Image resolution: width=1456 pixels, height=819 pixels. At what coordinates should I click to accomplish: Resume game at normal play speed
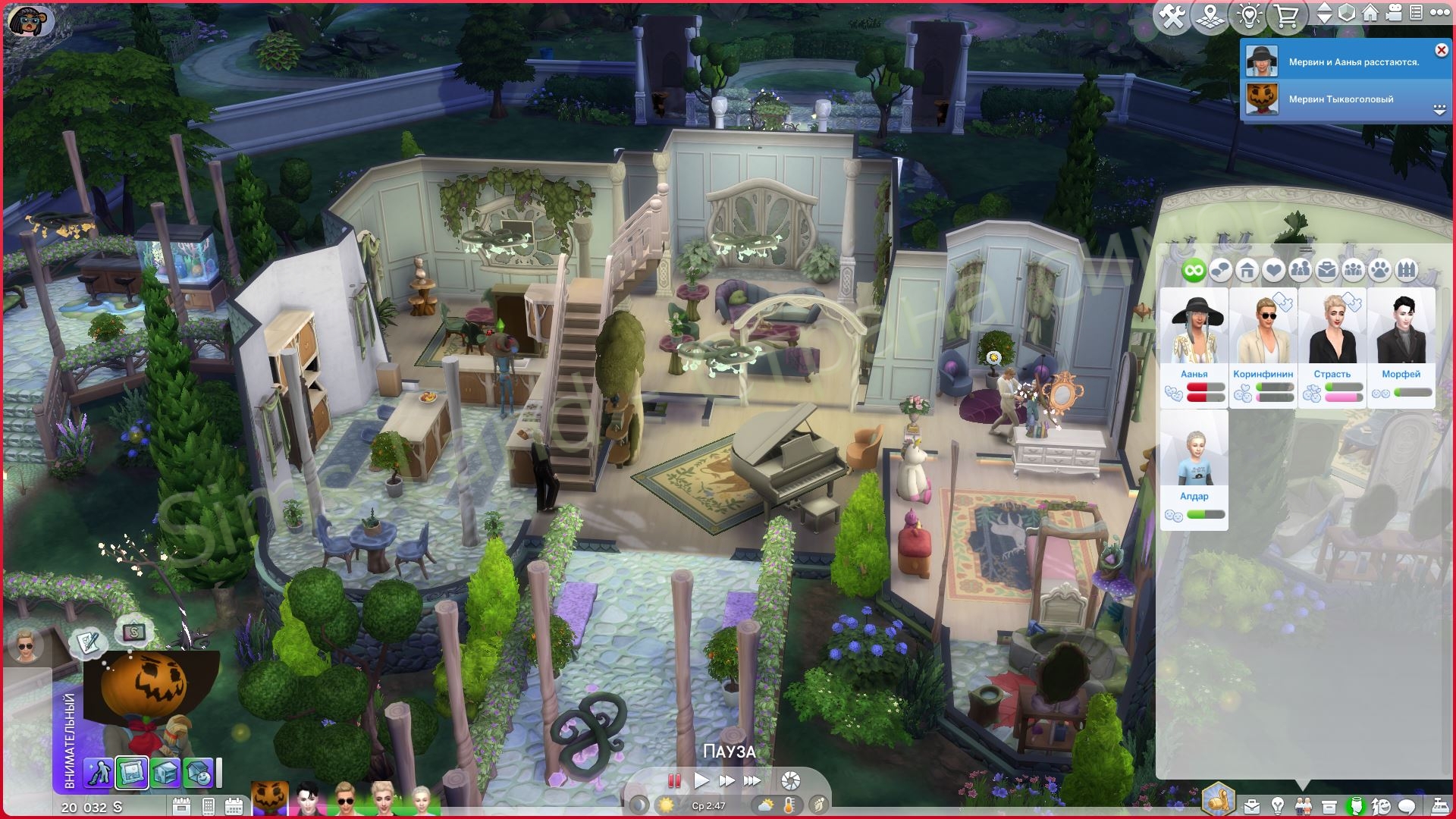701,780
